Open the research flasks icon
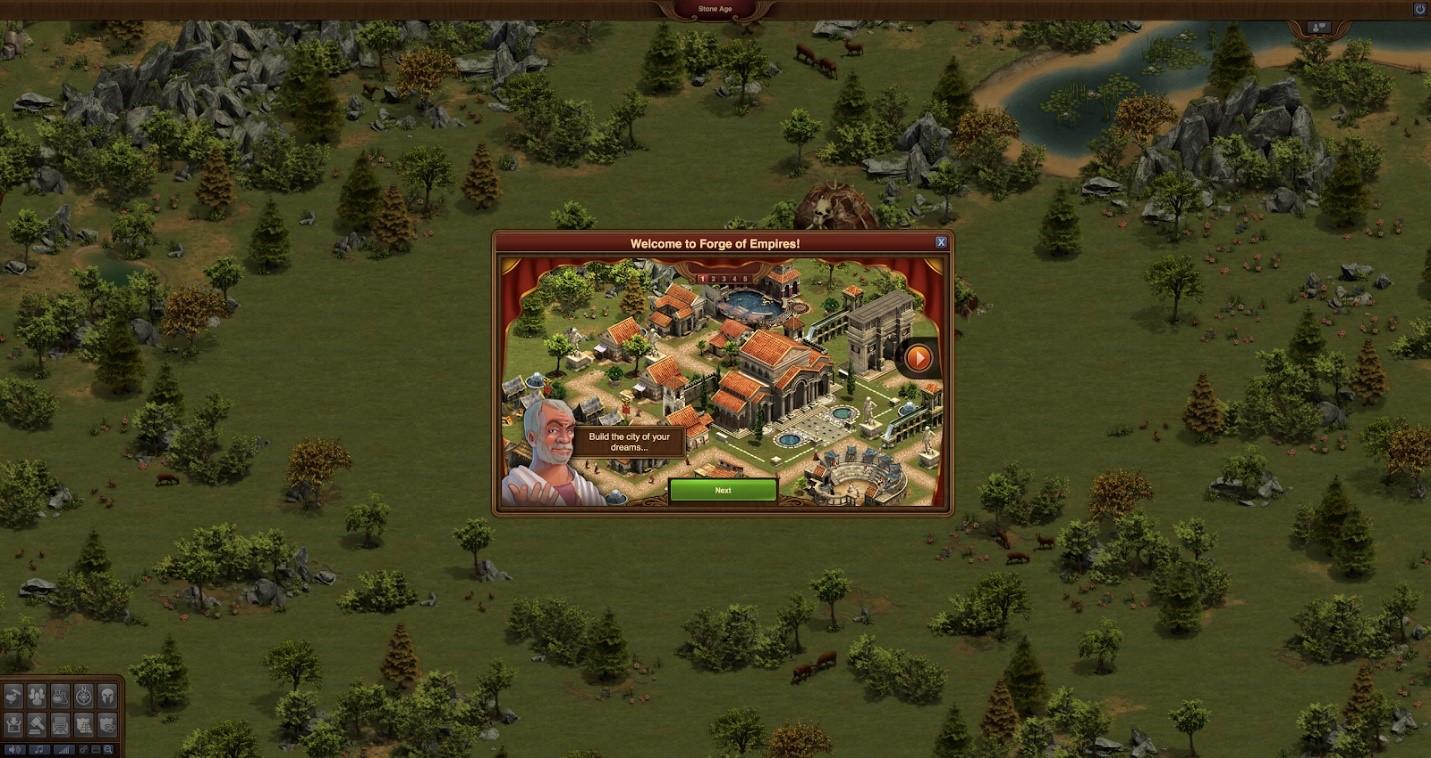 60,696
